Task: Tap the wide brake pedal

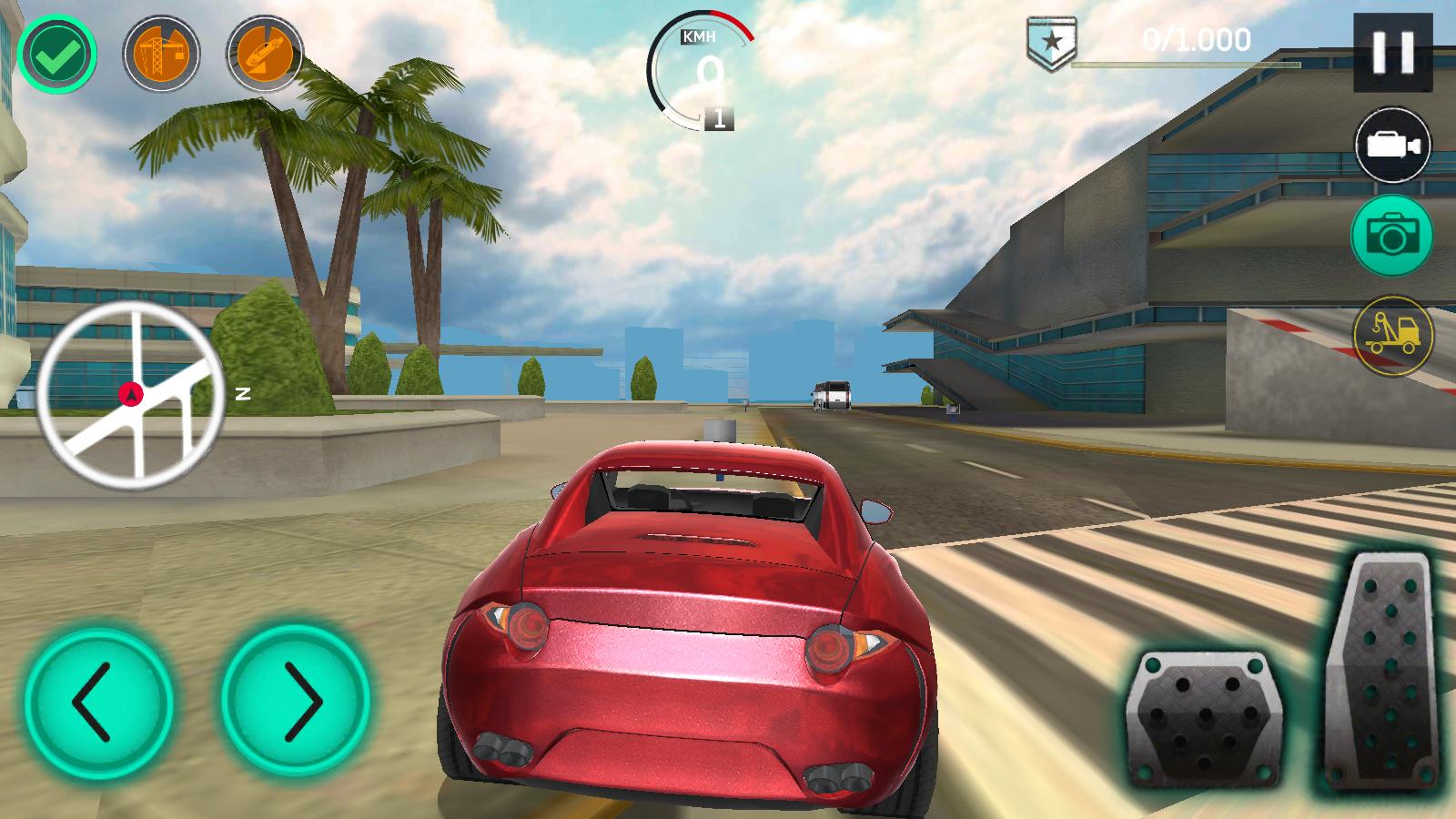Action: point(1204,719)
